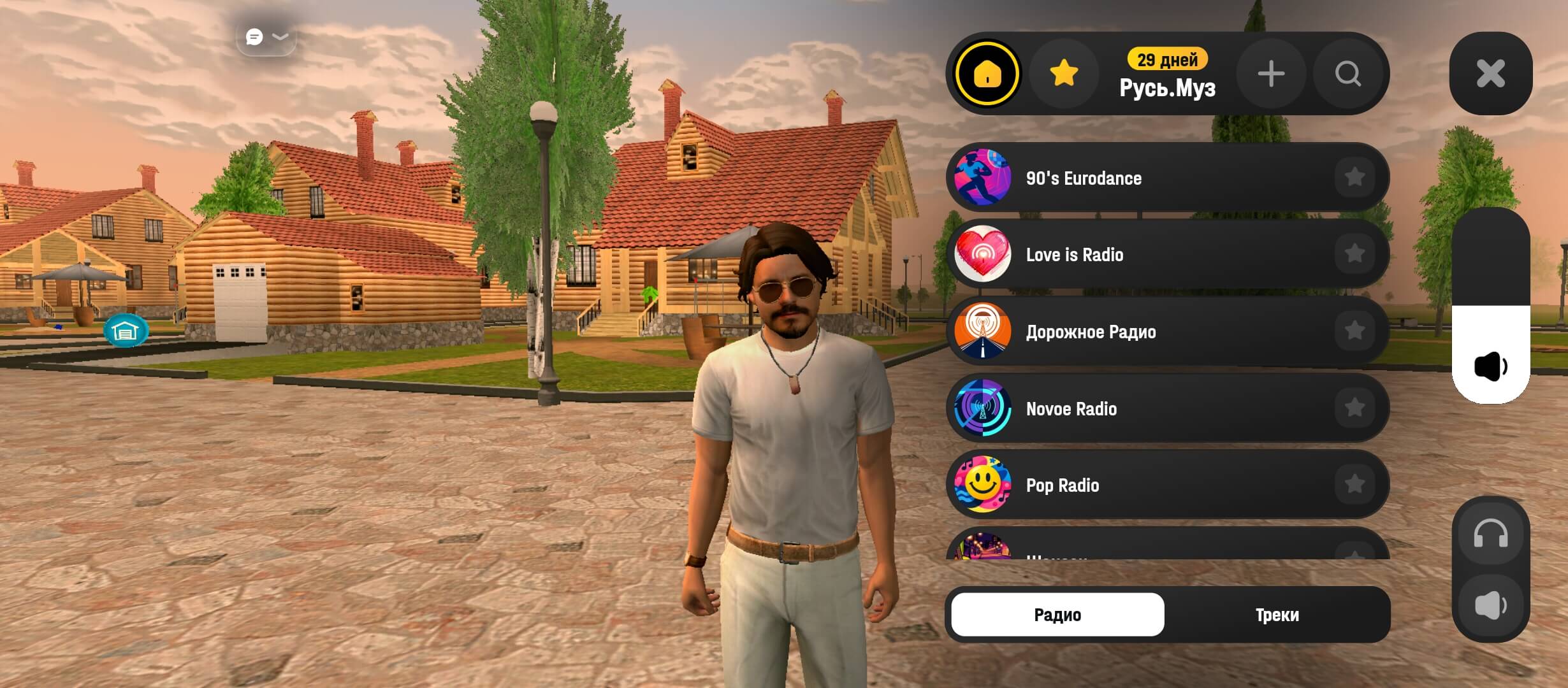
Task: Show favorite stations with the yellow star
Action: 1064,74
